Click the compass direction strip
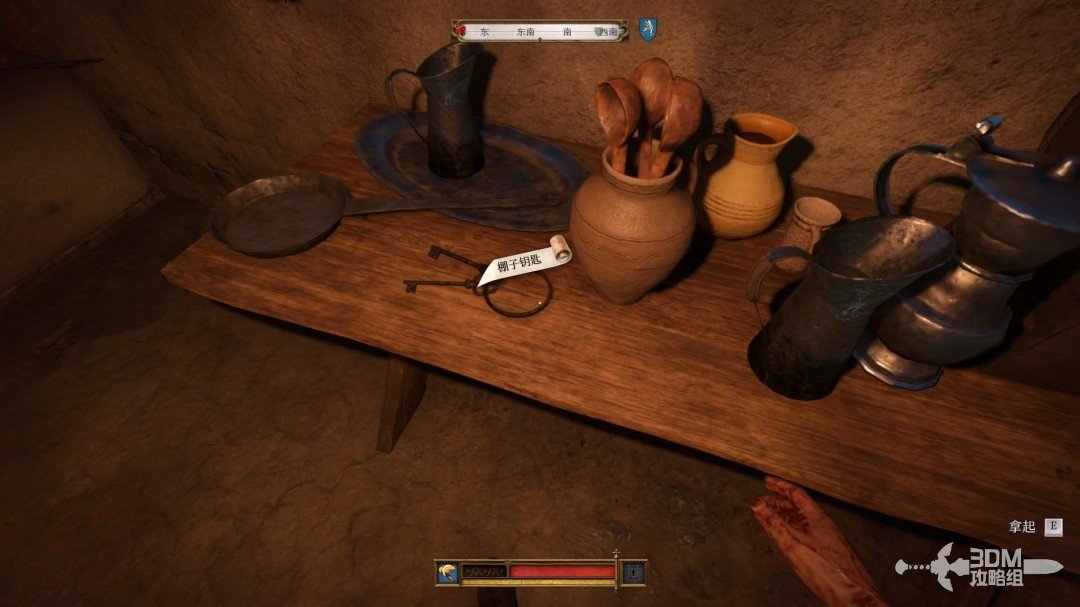The height and width of the screenshot is (607, 1080). coord(540,31)
